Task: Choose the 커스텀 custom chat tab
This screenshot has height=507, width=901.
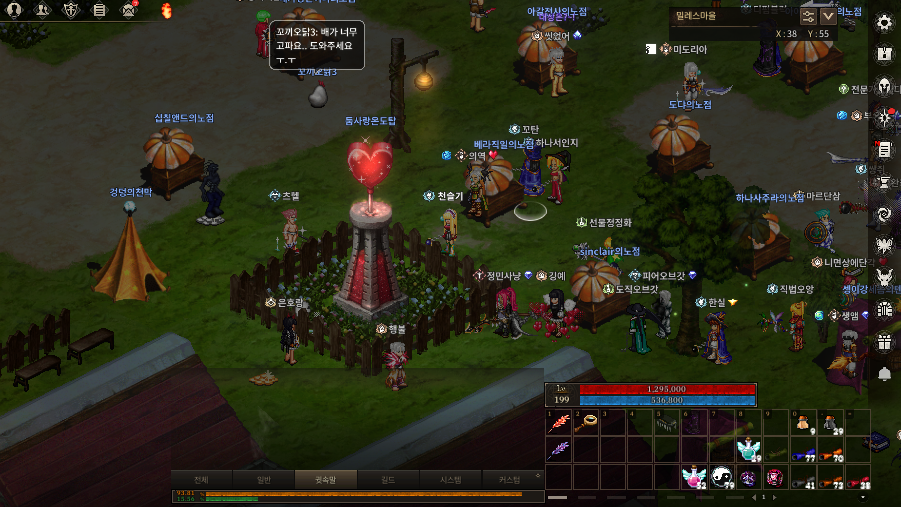Action: tap(509, 479)
